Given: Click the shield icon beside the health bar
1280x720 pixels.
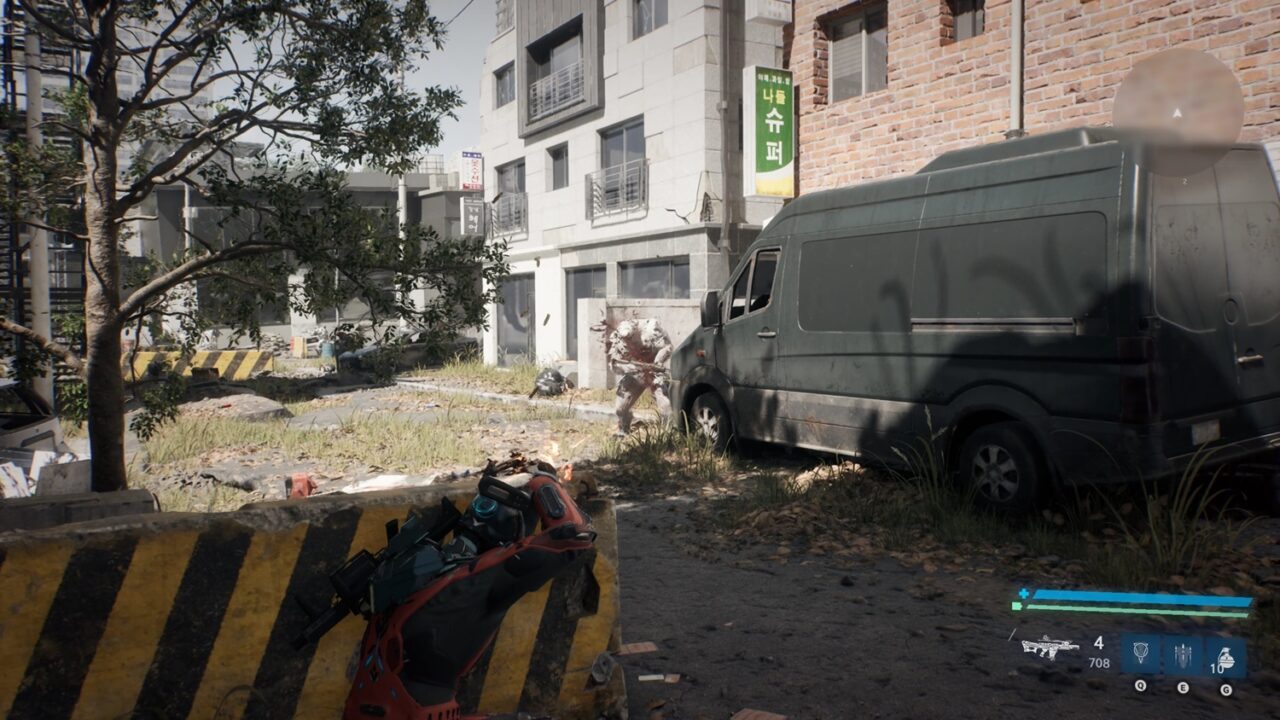Looking at the screenshot, I should click(x=1016, y=606).
